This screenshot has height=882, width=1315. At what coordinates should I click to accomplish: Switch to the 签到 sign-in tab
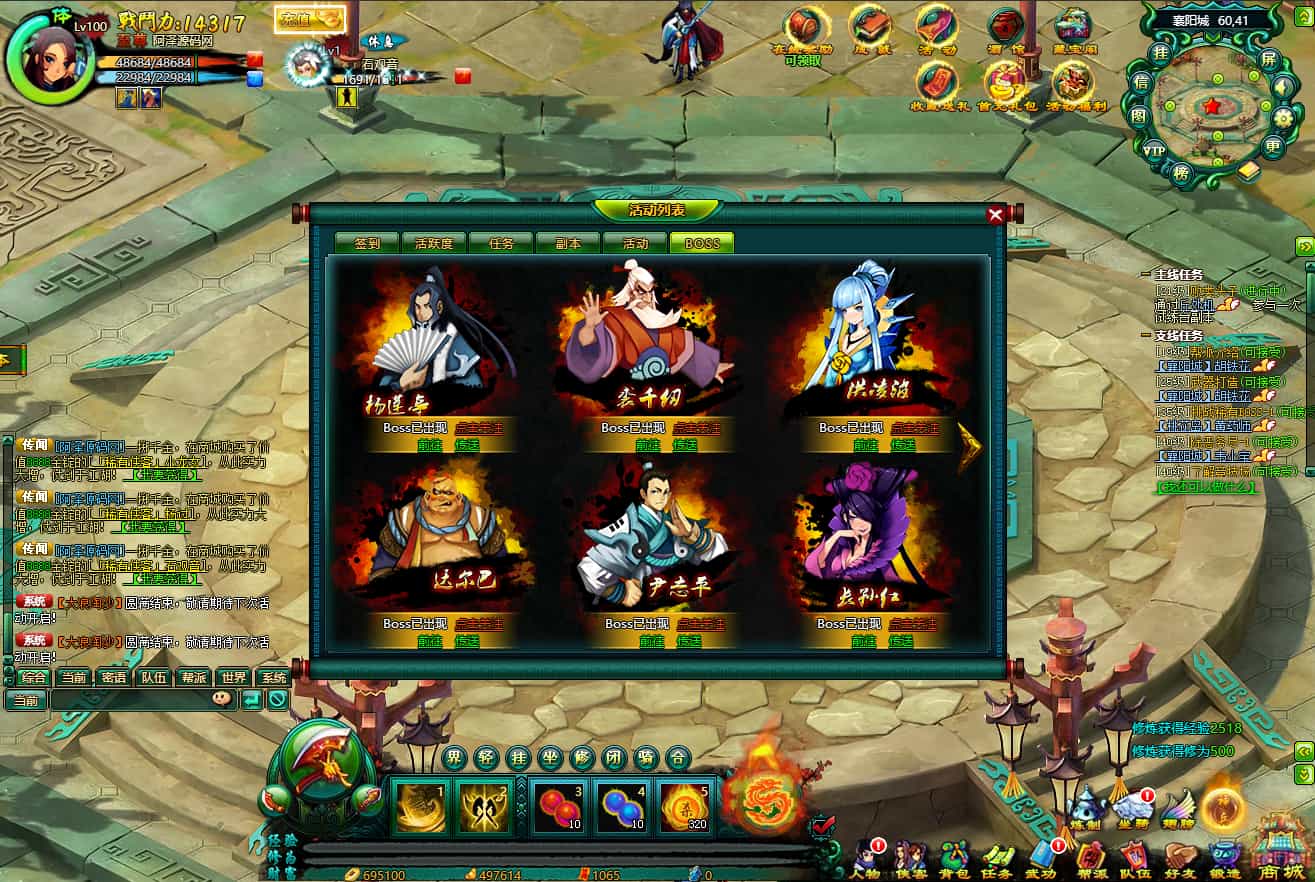point(367,243)
